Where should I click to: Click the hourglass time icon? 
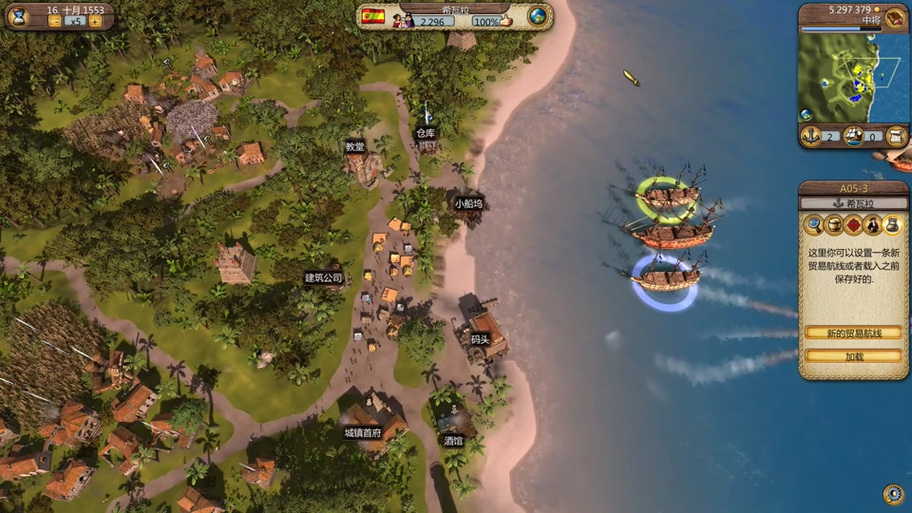click(18, 16)
